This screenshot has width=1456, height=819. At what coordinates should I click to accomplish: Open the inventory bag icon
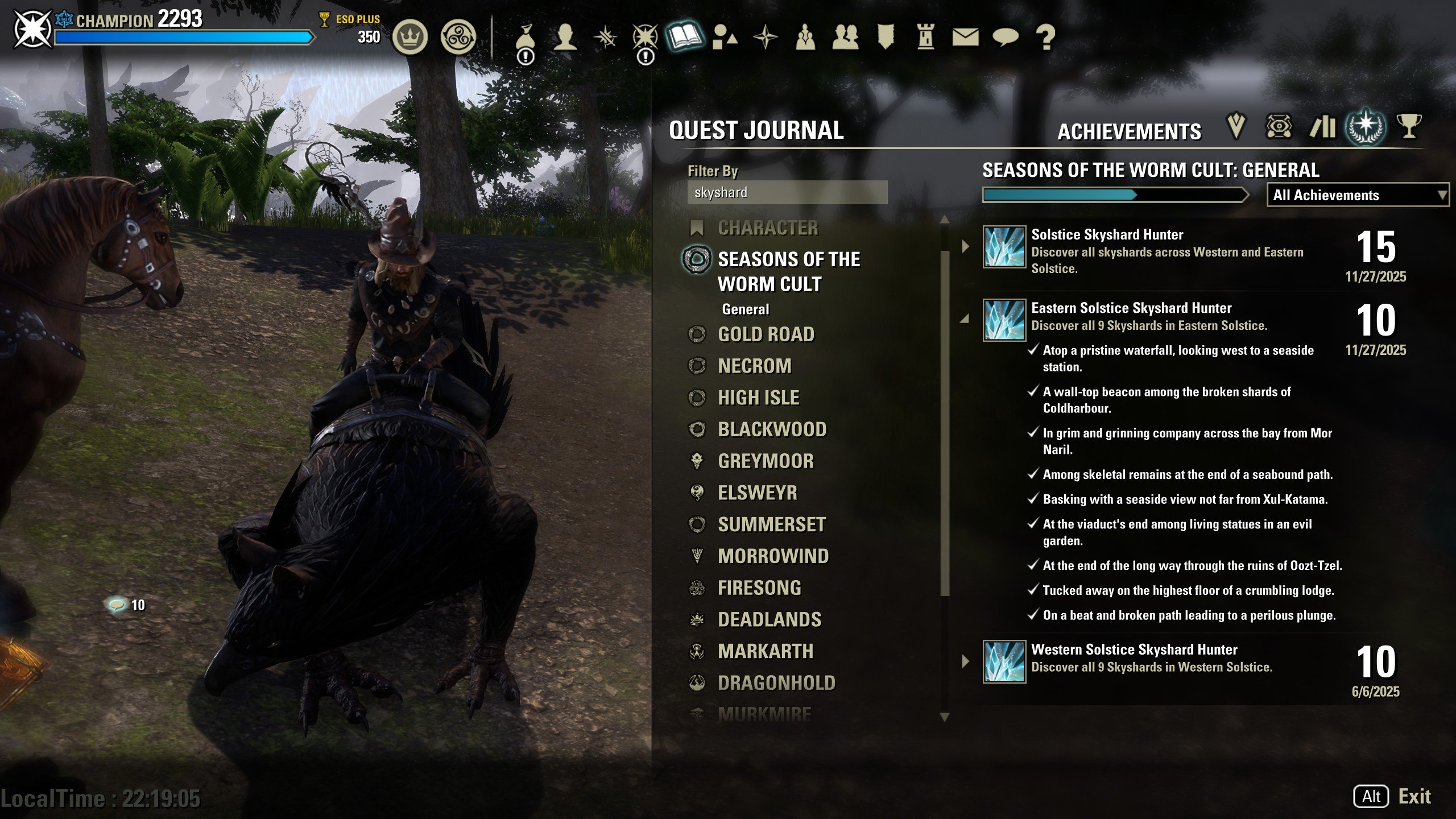click(x=525, y=38)
